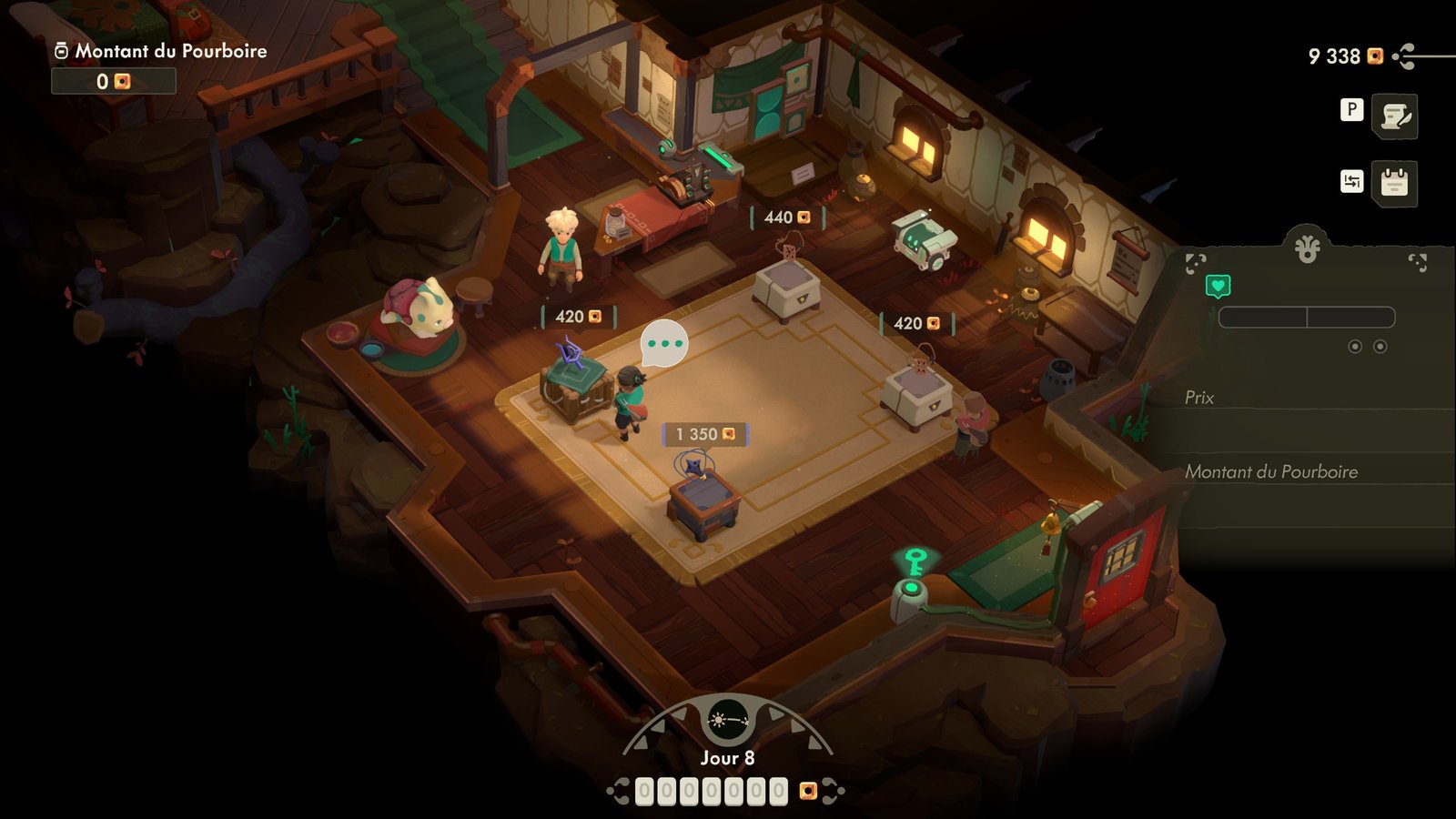Click the green heart speech-bubble icon

point(1218,287)
